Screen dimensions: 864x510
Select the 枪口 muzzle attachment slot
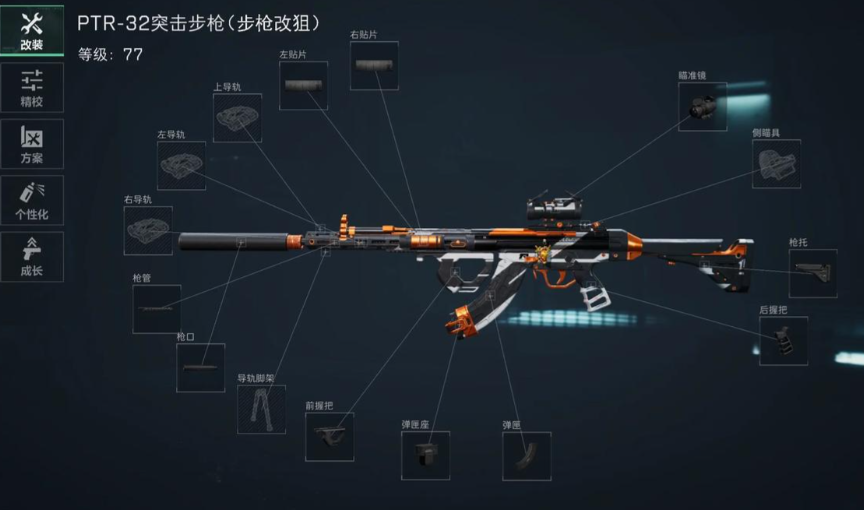200,368
